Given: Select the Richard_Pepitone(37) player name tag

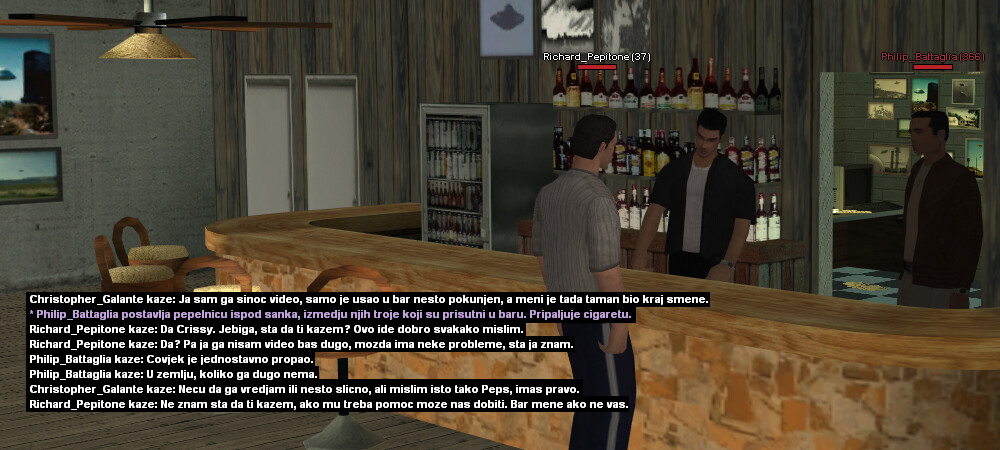Looking at the screenshot, I should 596,57.
